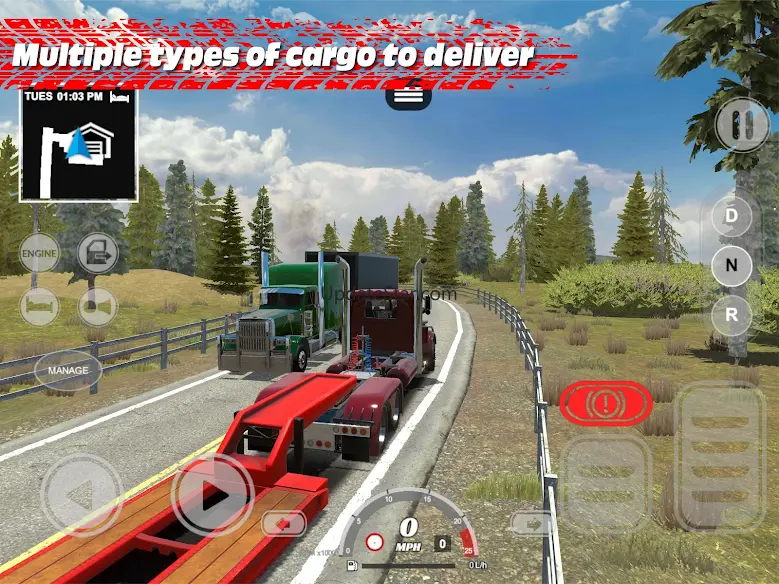Open the minimap

point(78,146)
